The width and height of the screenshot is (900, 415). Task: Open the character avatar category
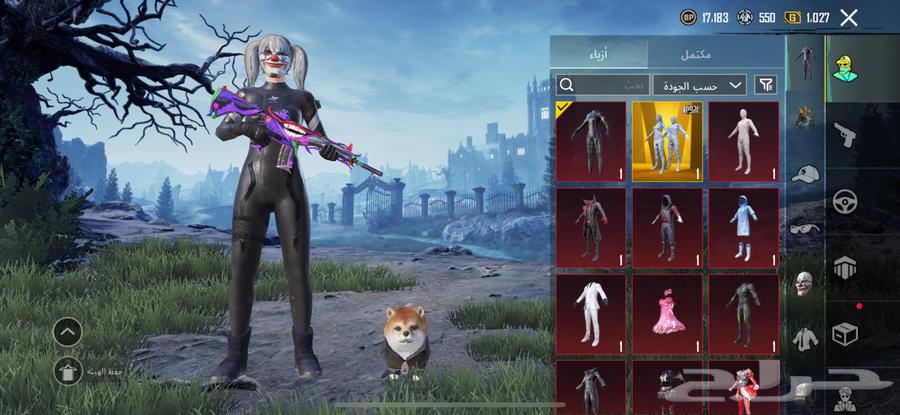coord(845,68)
